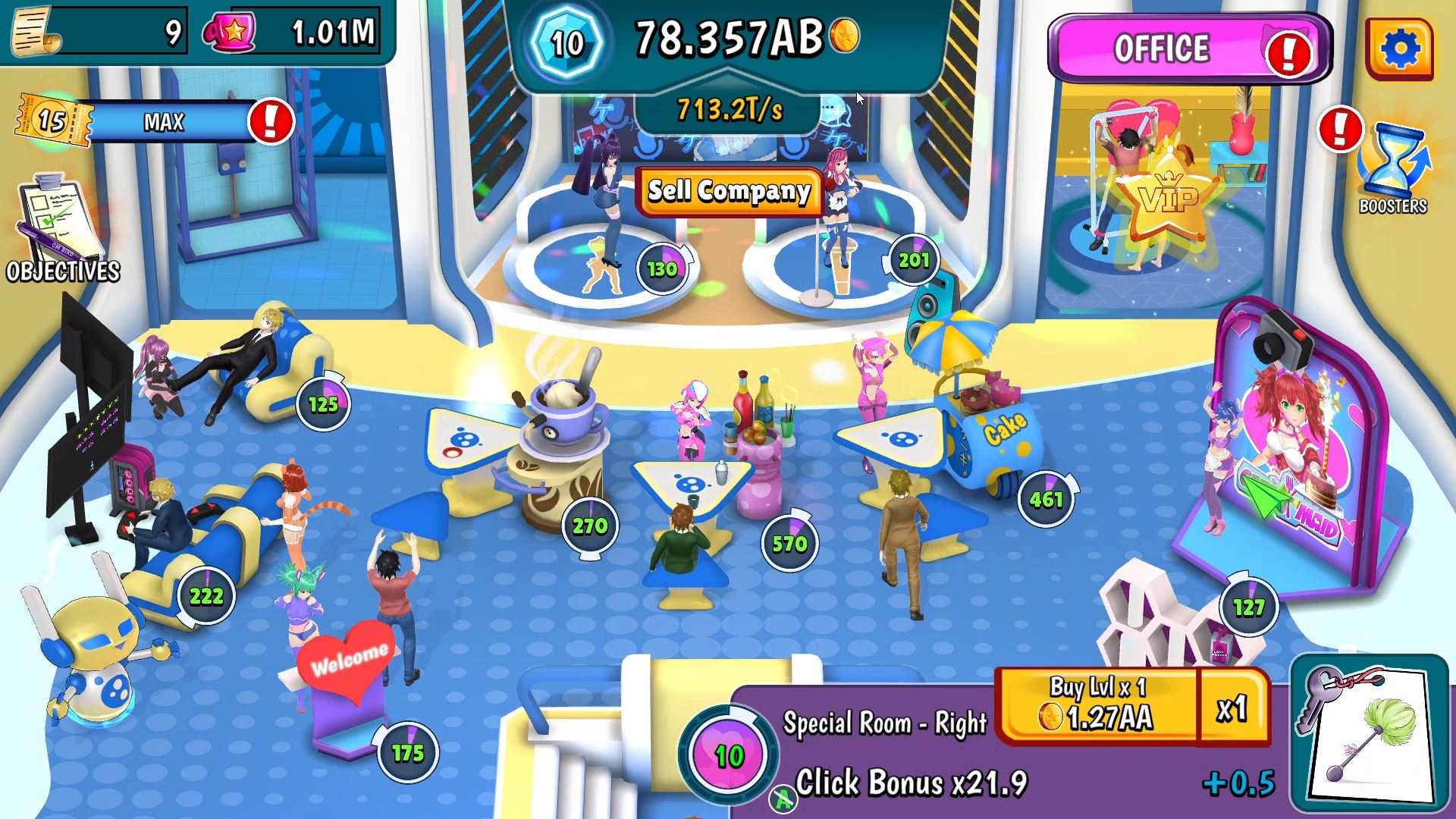
Task: Select the level 125 armchair badge
Action: 323,403
